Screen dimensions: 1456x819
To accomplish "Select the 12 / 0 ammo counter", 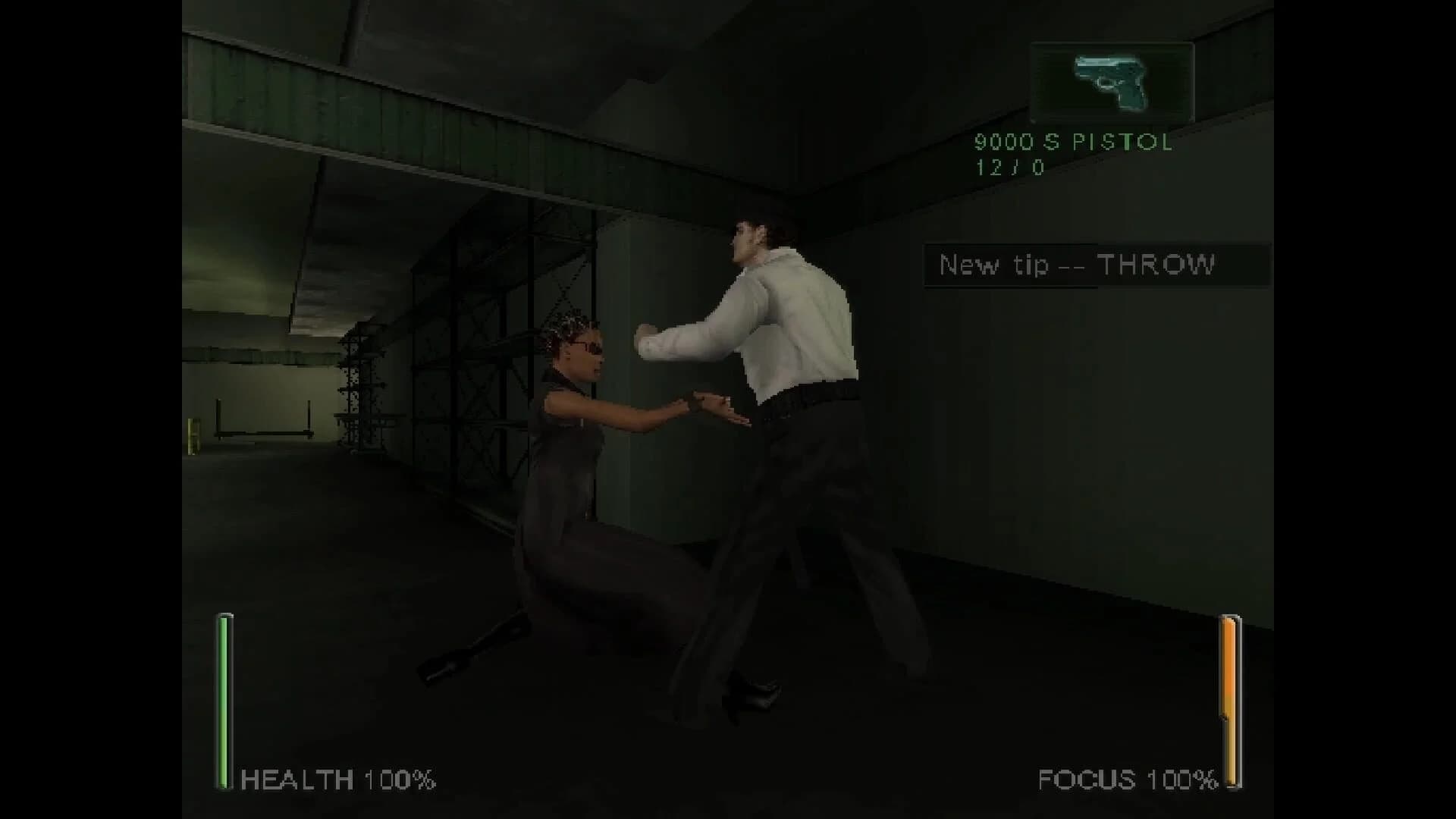I will 1009,168.
